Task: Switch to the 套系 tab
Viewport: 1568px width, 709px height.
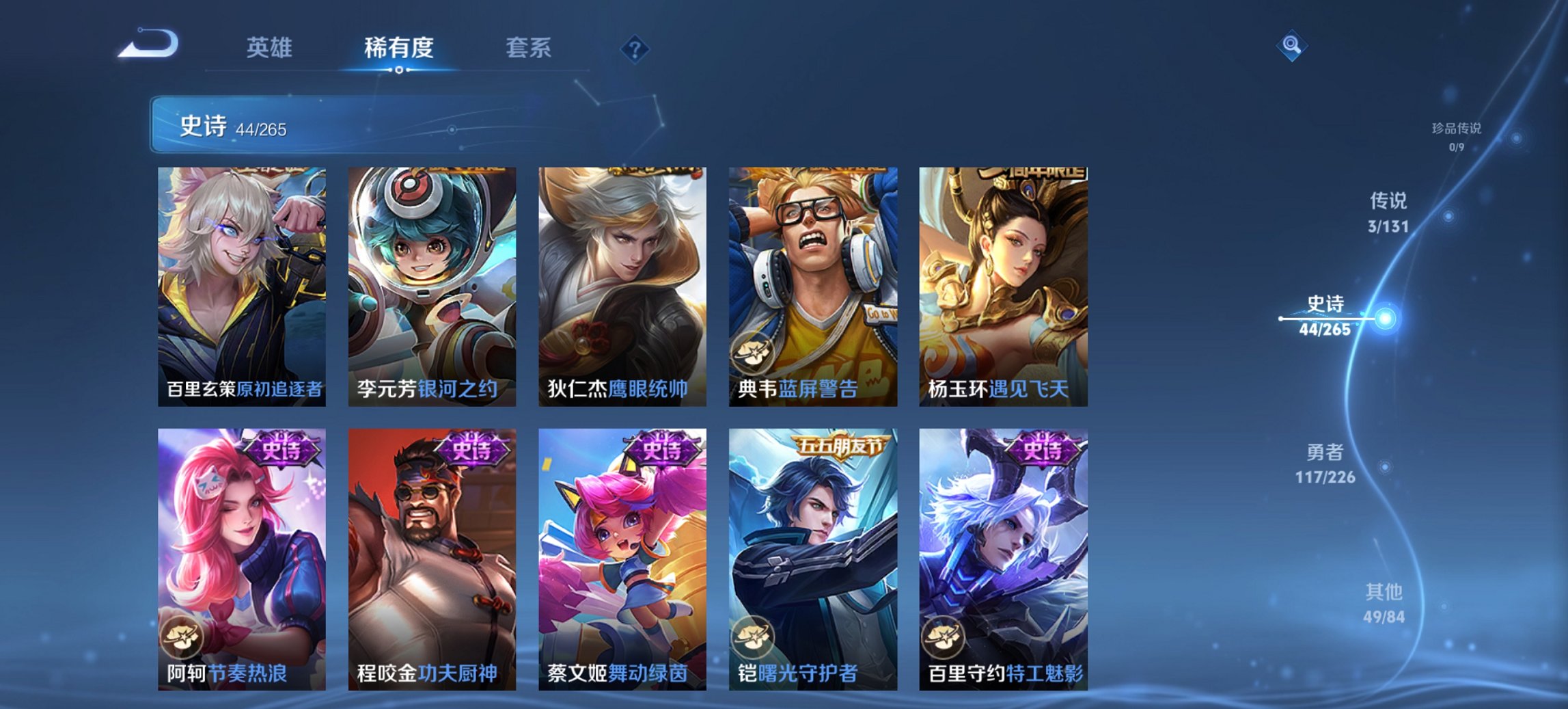Action: click(x=529, y=48)
